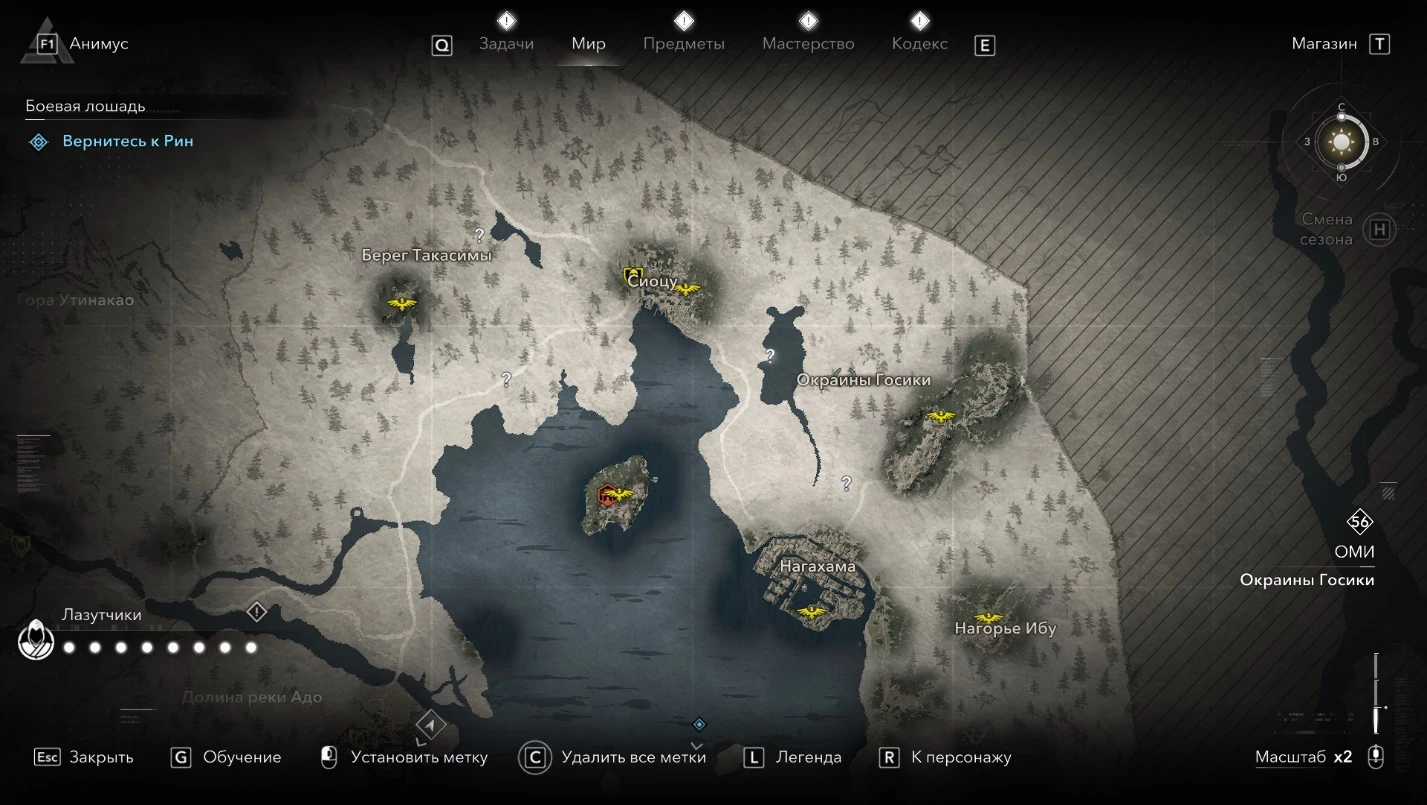The image size is (1427, 805).
Task: Open the Кодекс tab
Action: 919,44
